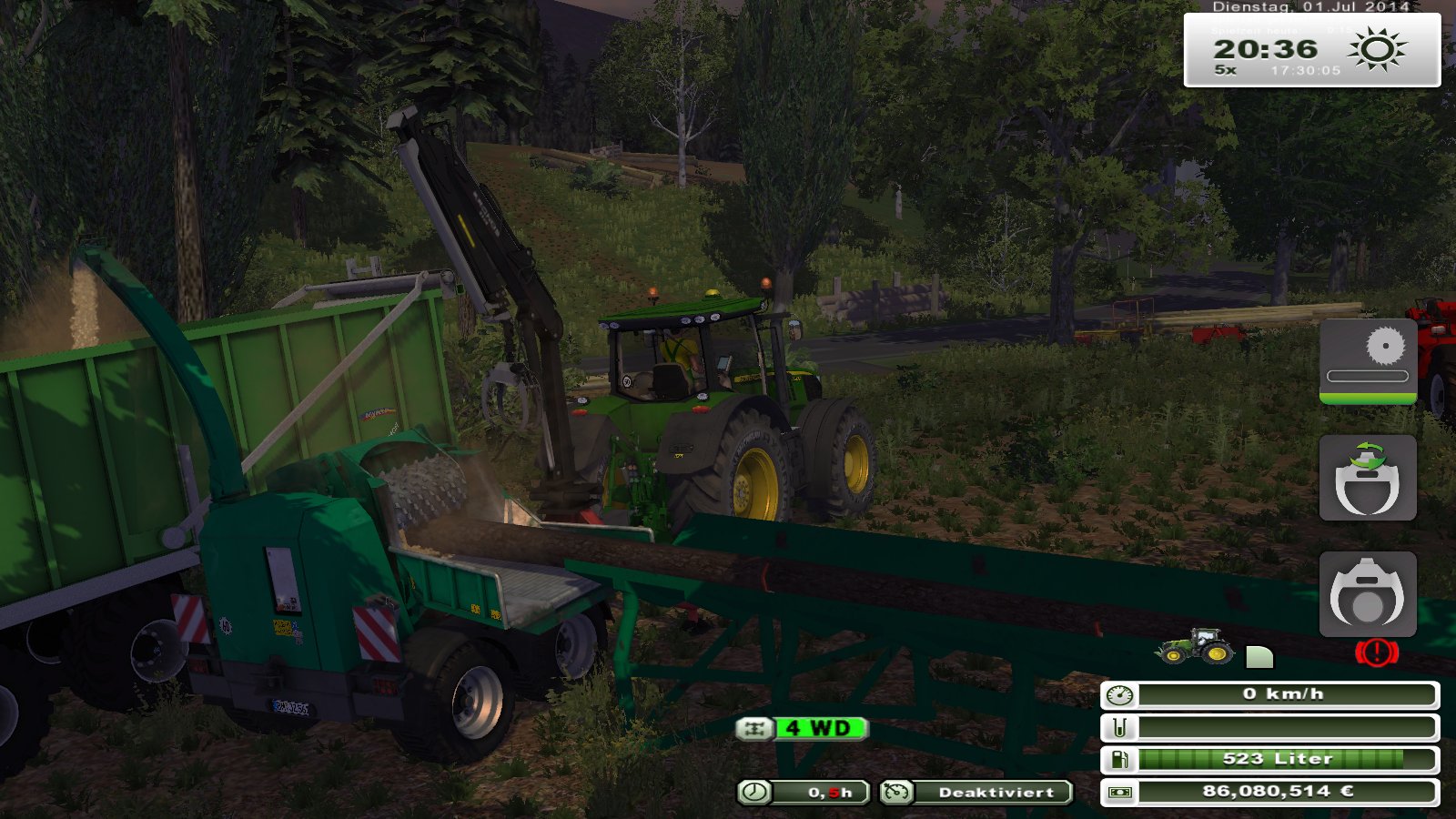The image size is (1456, 819).
Task: Select the small green tractor icon
Action: coord(1195,646)
